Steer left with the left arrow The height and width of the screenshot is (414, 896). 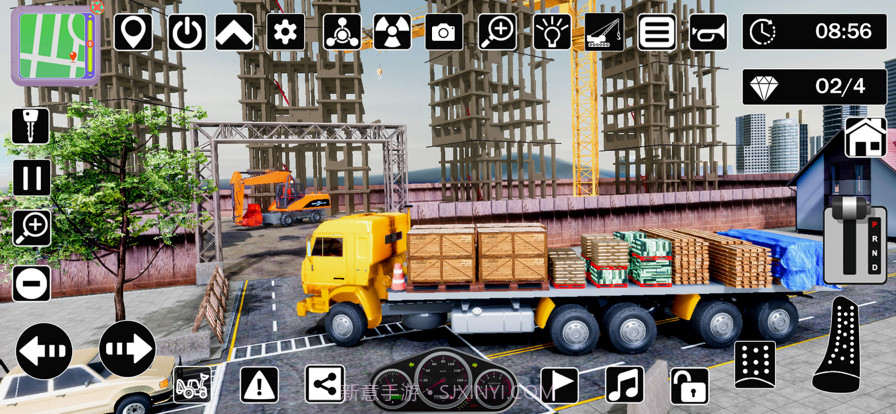coord(45,350)
